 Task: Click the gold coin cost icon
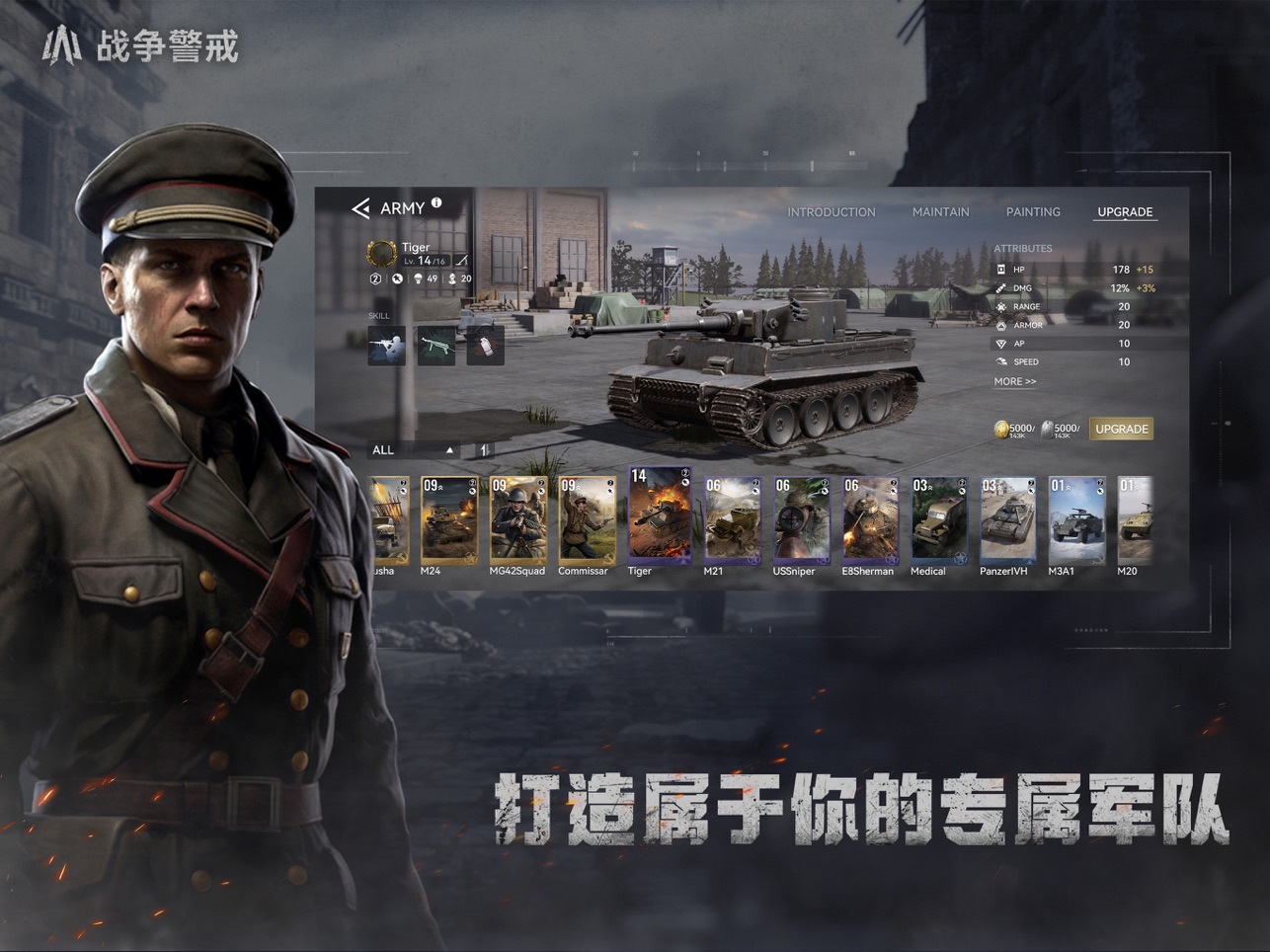[1000, 428]
